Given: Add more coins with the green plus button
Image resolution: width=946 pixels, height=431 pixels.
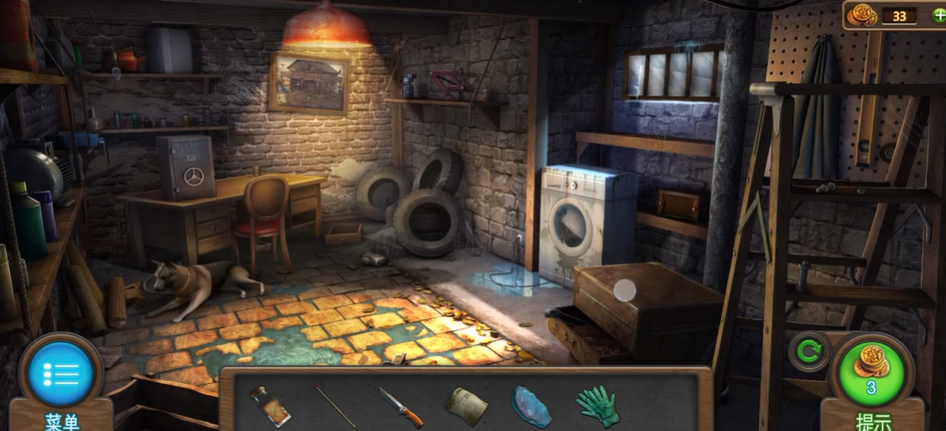Looking at the screenshot, I should [x=938, y=16].
